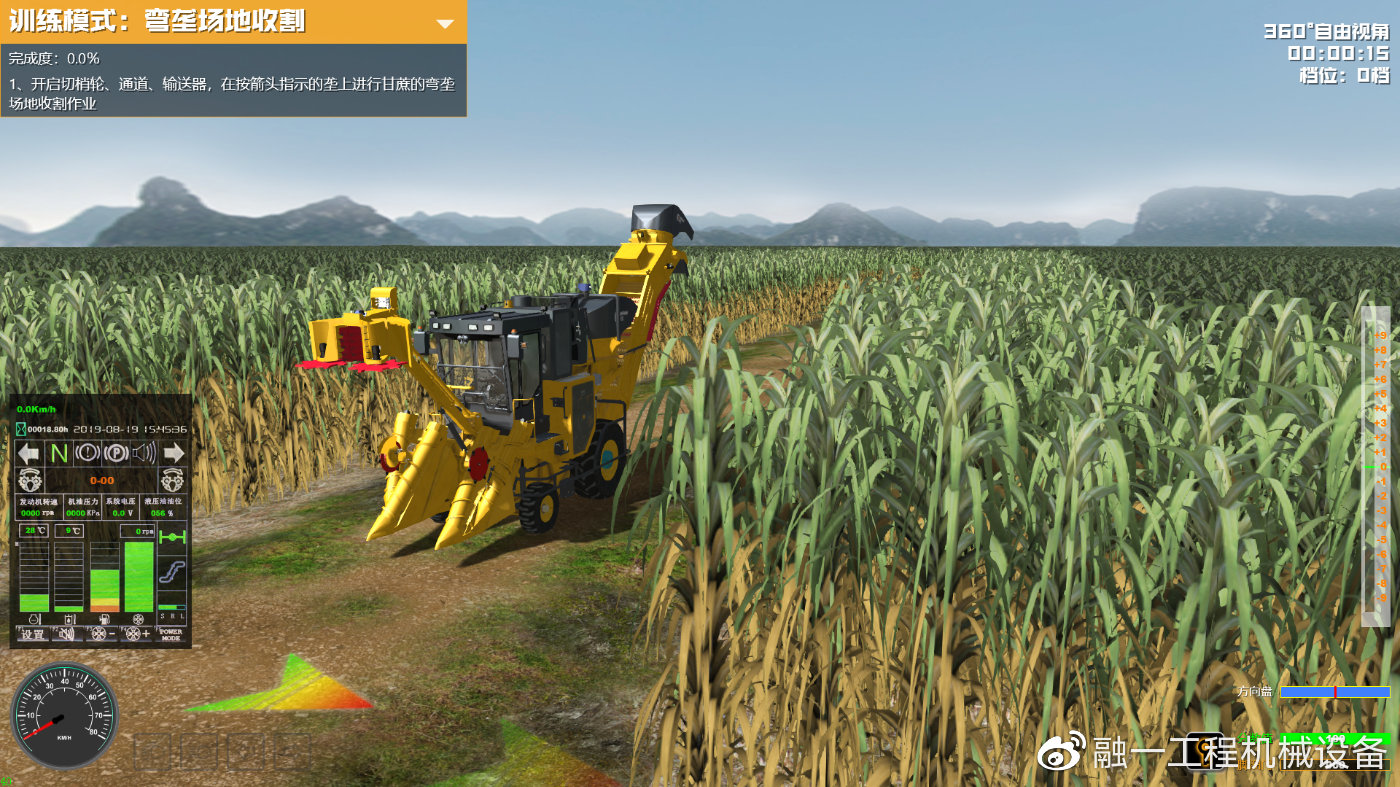Activate the right turn arrow indicator
1400x787 pixels.
pos(174,453)
